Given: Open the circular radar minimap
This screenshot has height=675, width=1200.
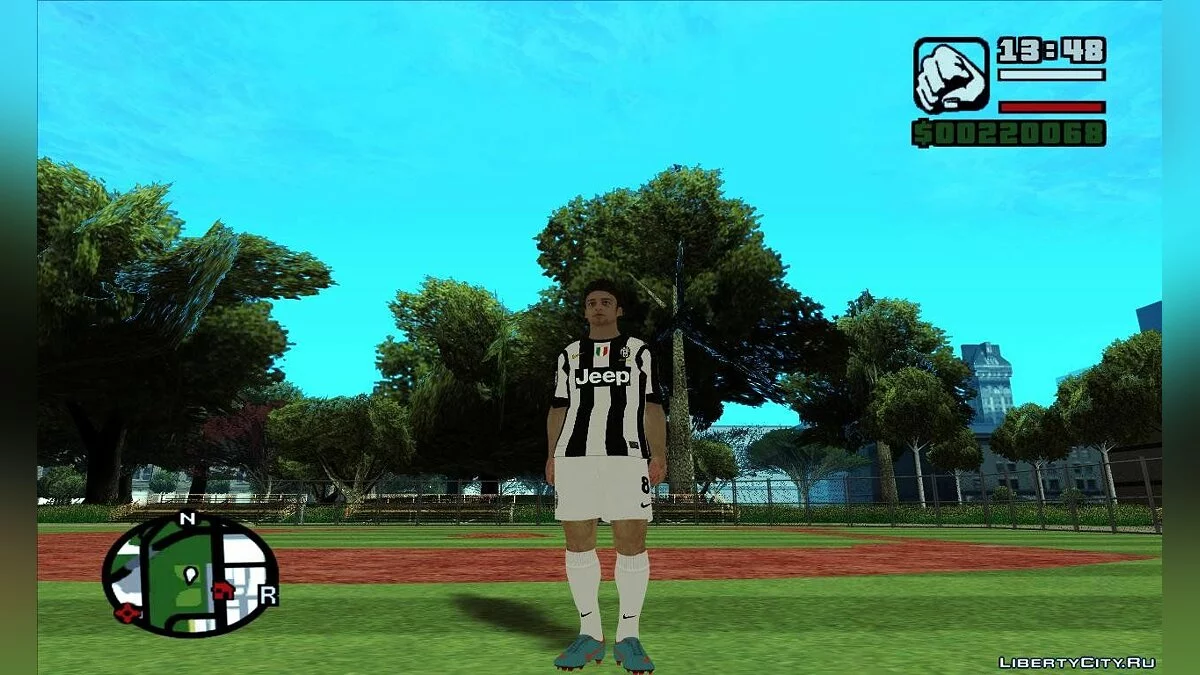Looking at the screenshot, I should [x=190, y=576].
